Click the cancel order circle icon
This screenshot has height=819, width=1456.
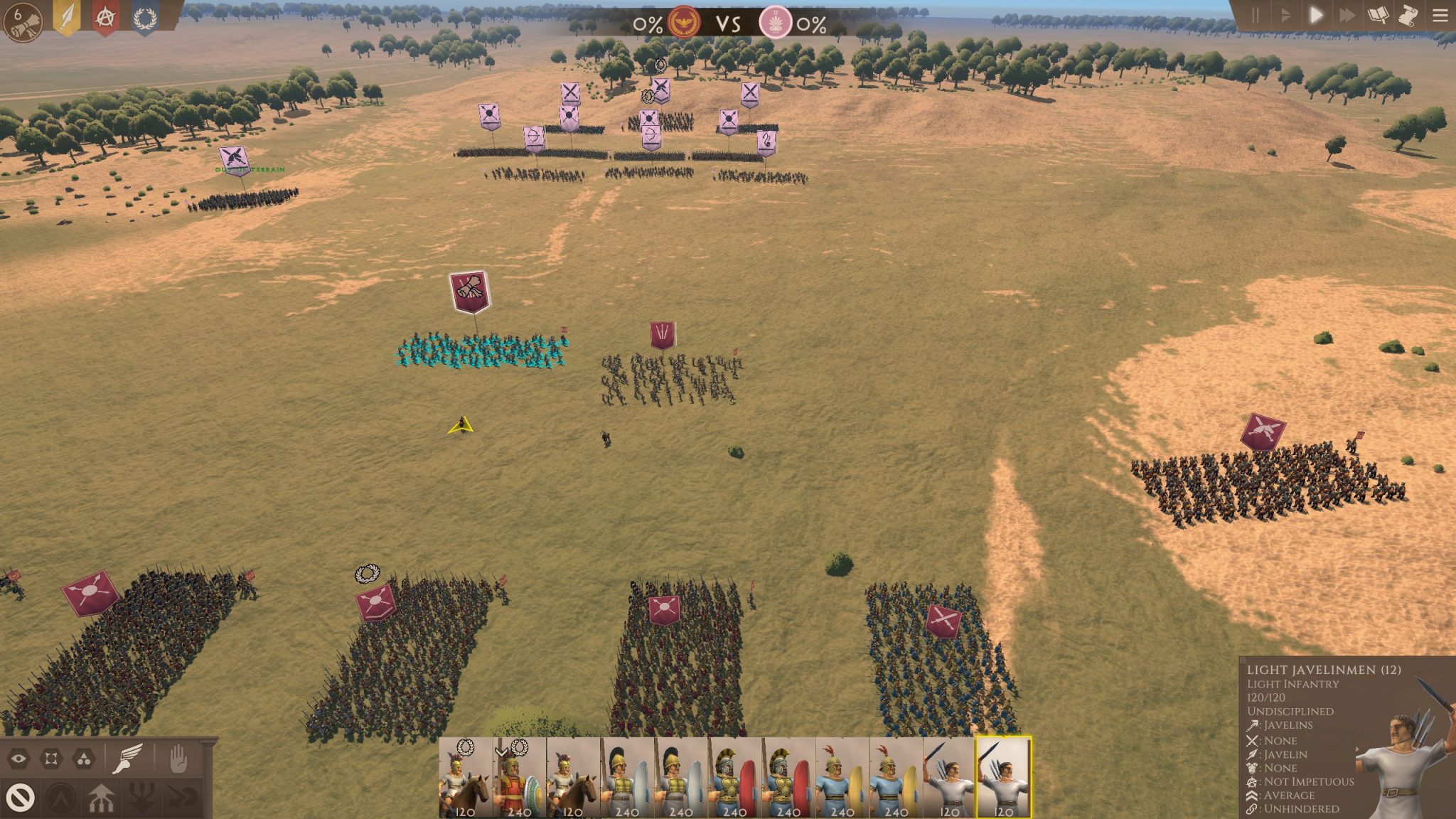(21, 798)
